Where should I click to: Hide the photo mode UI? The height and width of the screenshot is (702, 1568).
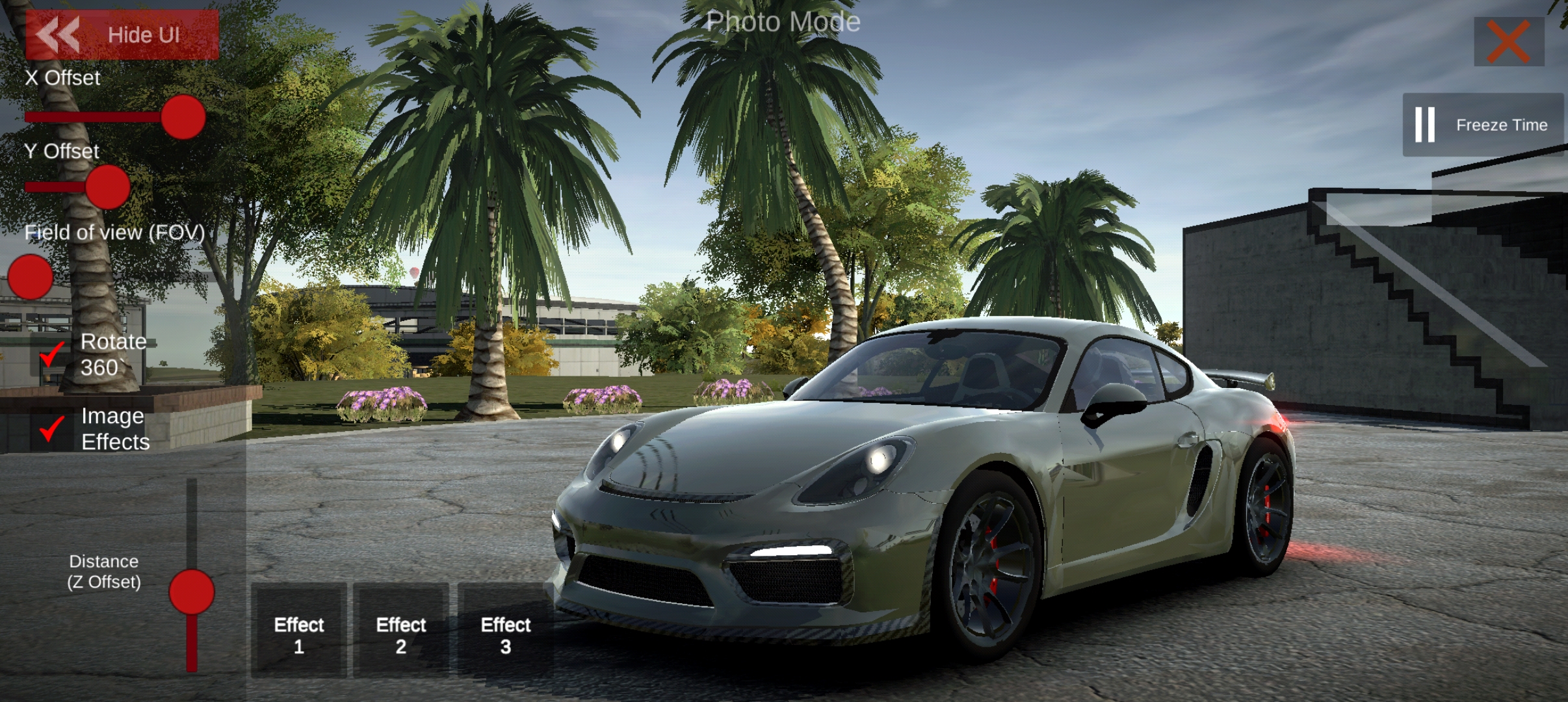point(122,35)
